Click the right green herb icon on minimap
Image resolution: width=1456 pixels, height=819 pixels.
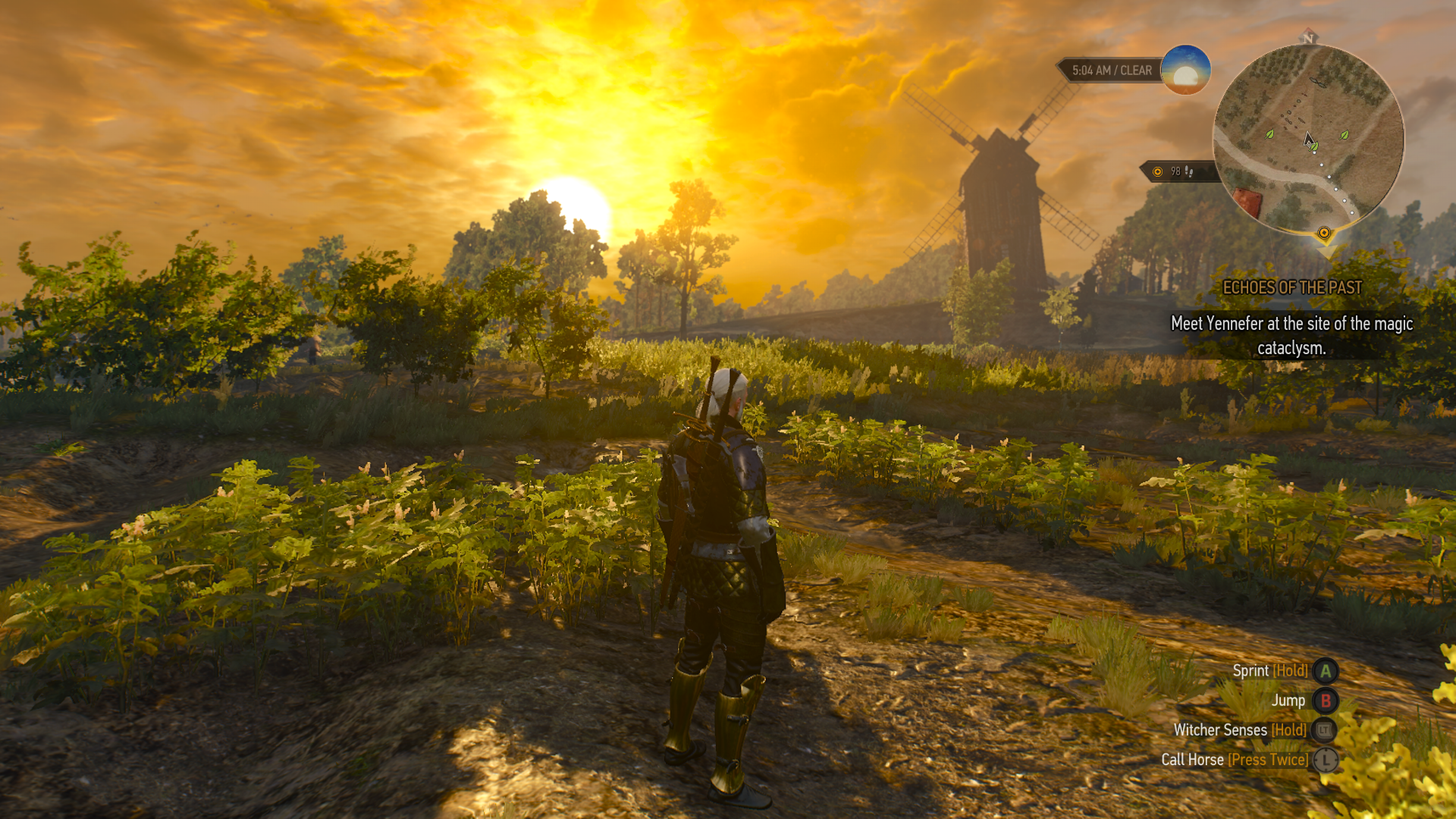[1343, 136]
